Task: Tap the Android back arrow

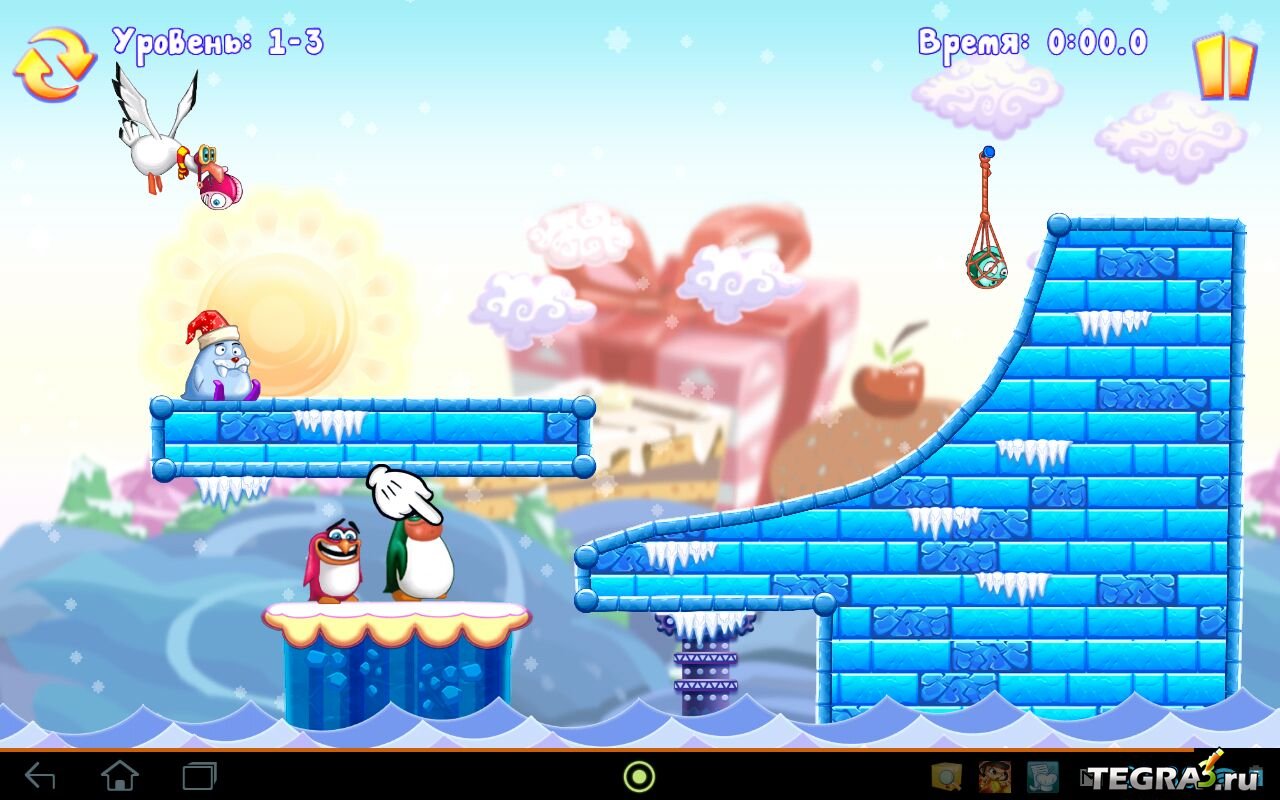Action: pyautogui.click(x=41, y=776)
